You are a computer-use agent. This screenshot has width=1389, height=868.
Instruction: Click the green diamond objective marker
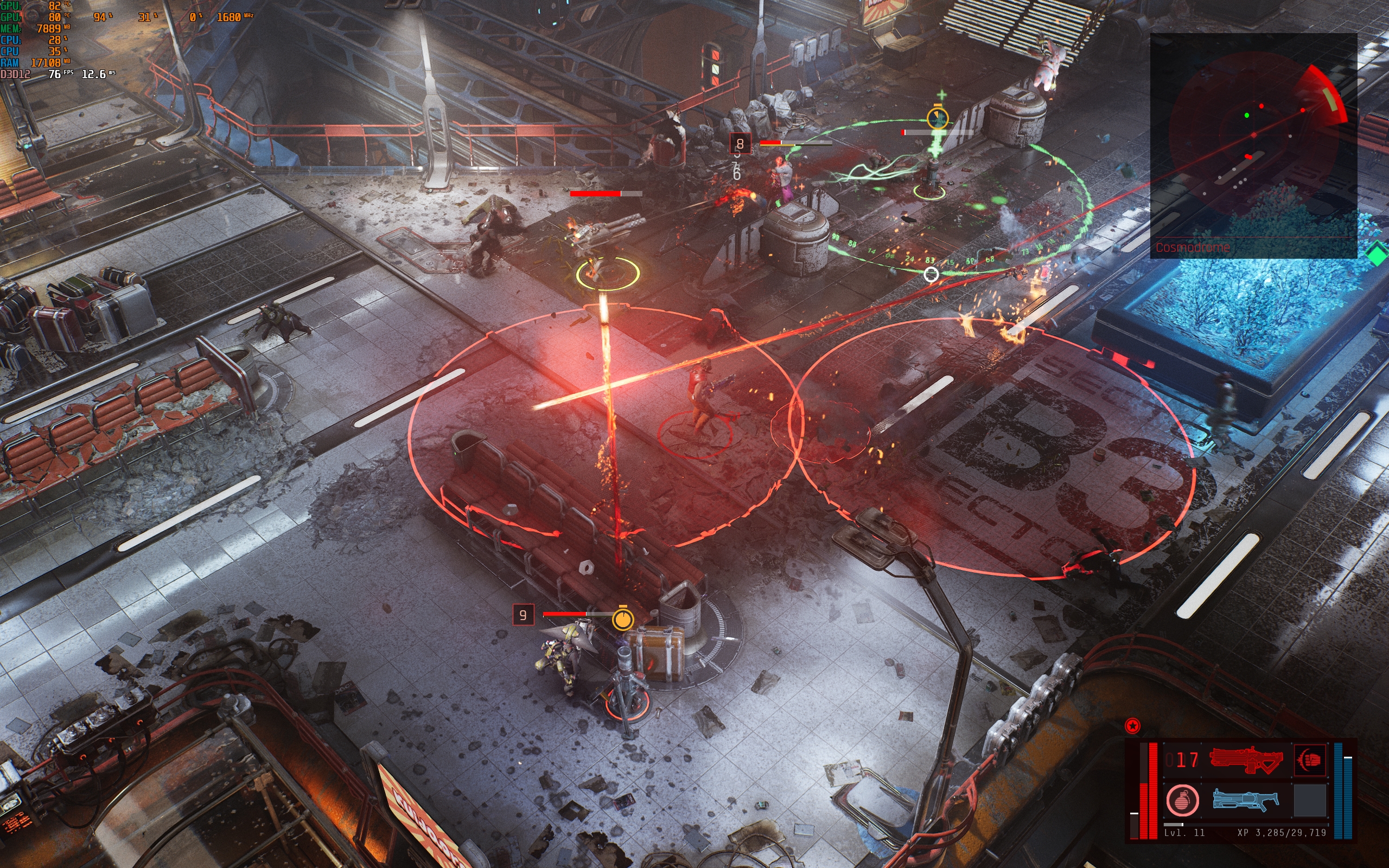(1377, 254)
